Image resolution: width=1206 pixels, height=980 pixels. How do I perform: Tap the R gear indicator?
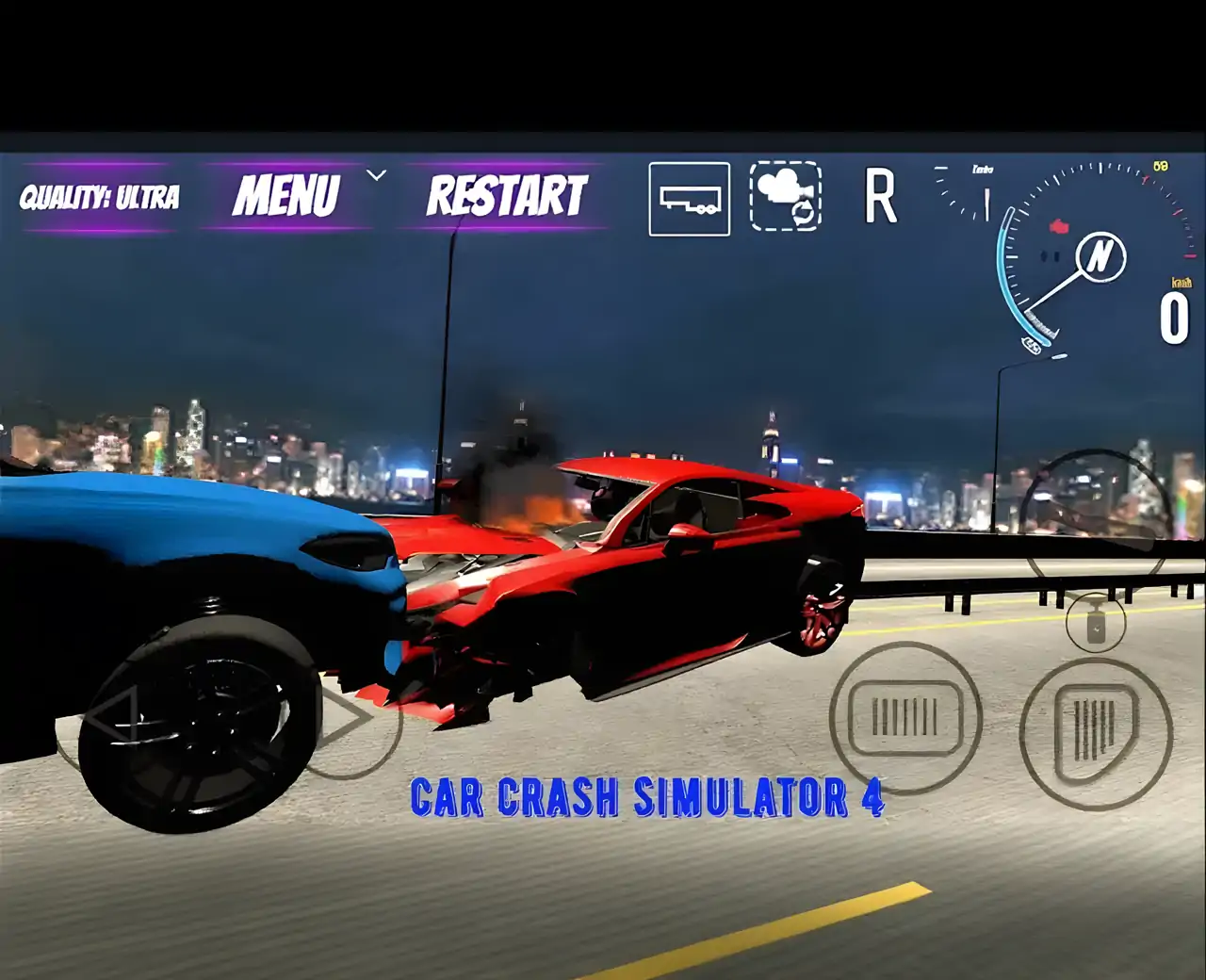(x=881, y=198)
